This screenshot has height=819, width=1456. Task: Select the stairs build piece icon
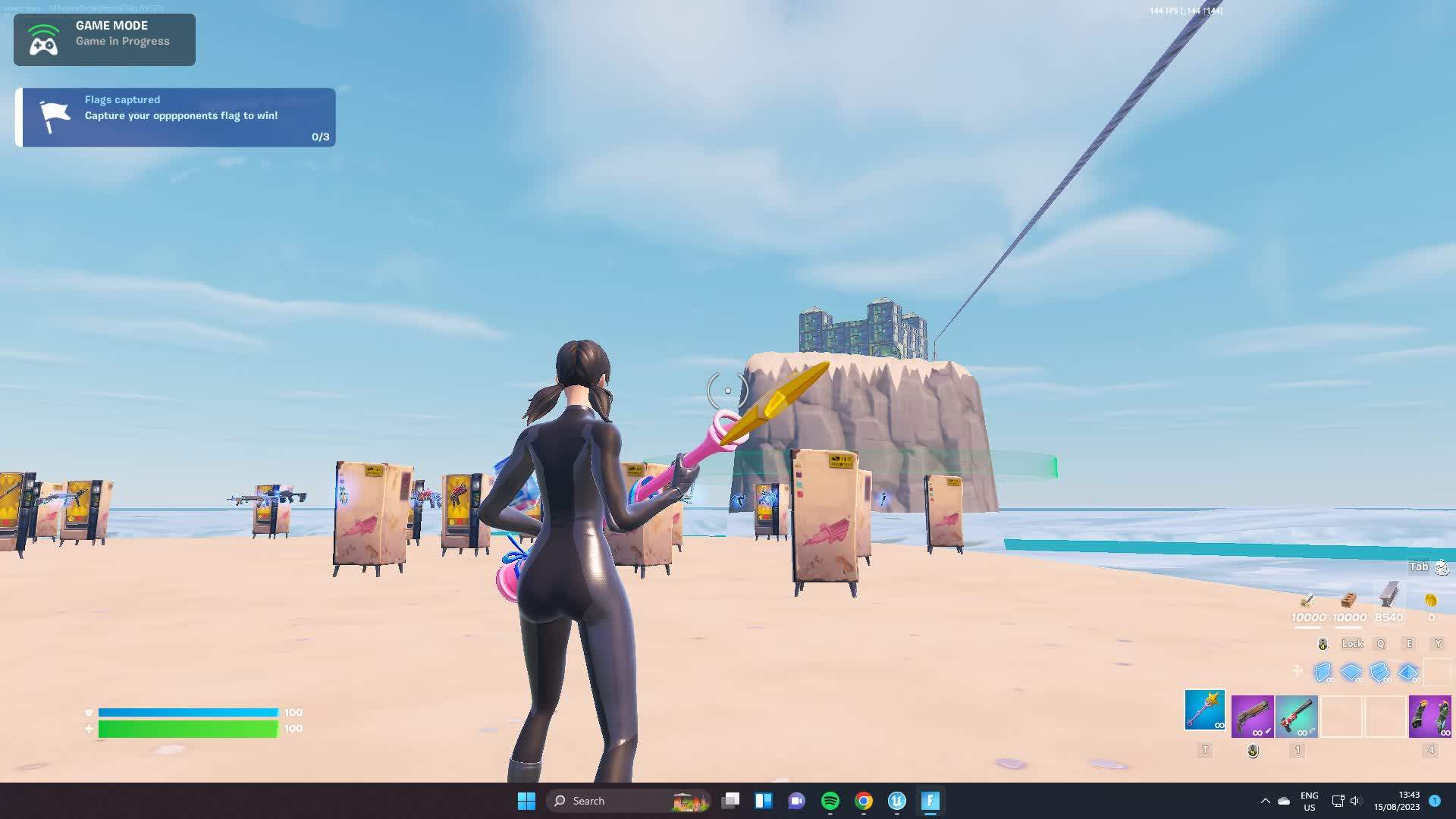click(1379, 672)
